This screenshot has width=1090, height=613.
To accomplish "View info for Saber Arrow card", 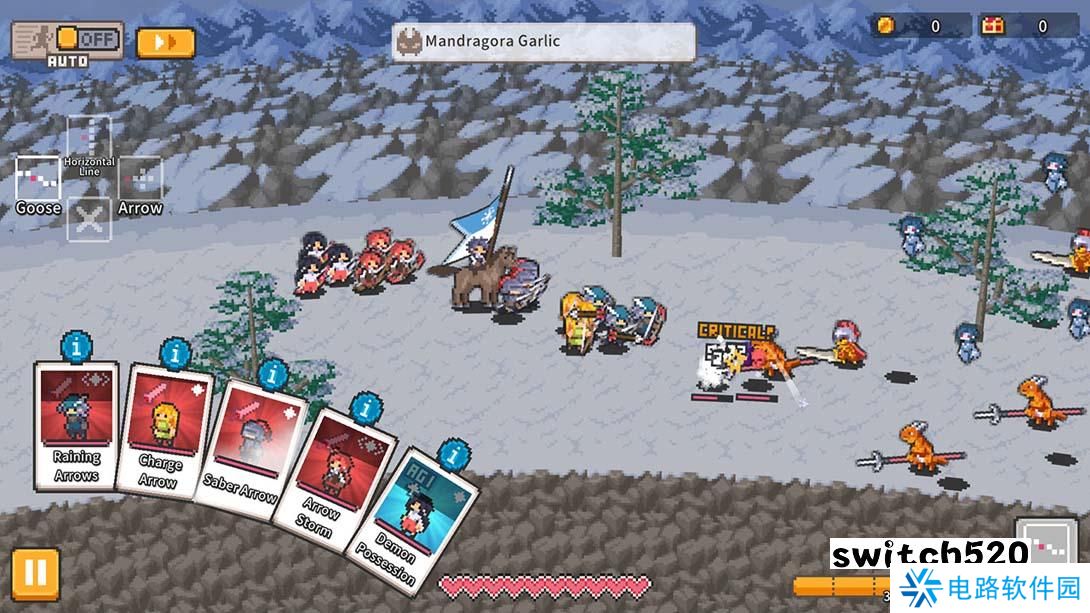I will [272, 376].
